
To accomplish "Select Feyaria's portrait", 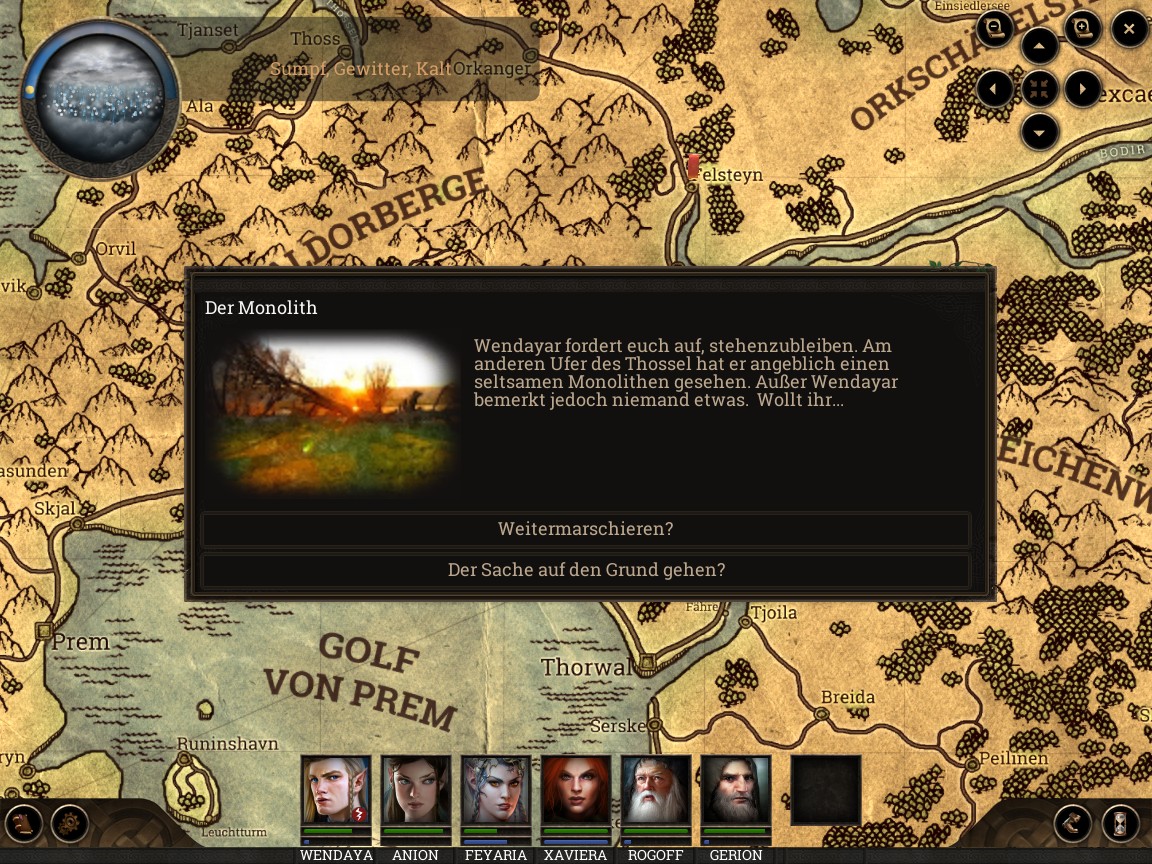I will (496, 790).
